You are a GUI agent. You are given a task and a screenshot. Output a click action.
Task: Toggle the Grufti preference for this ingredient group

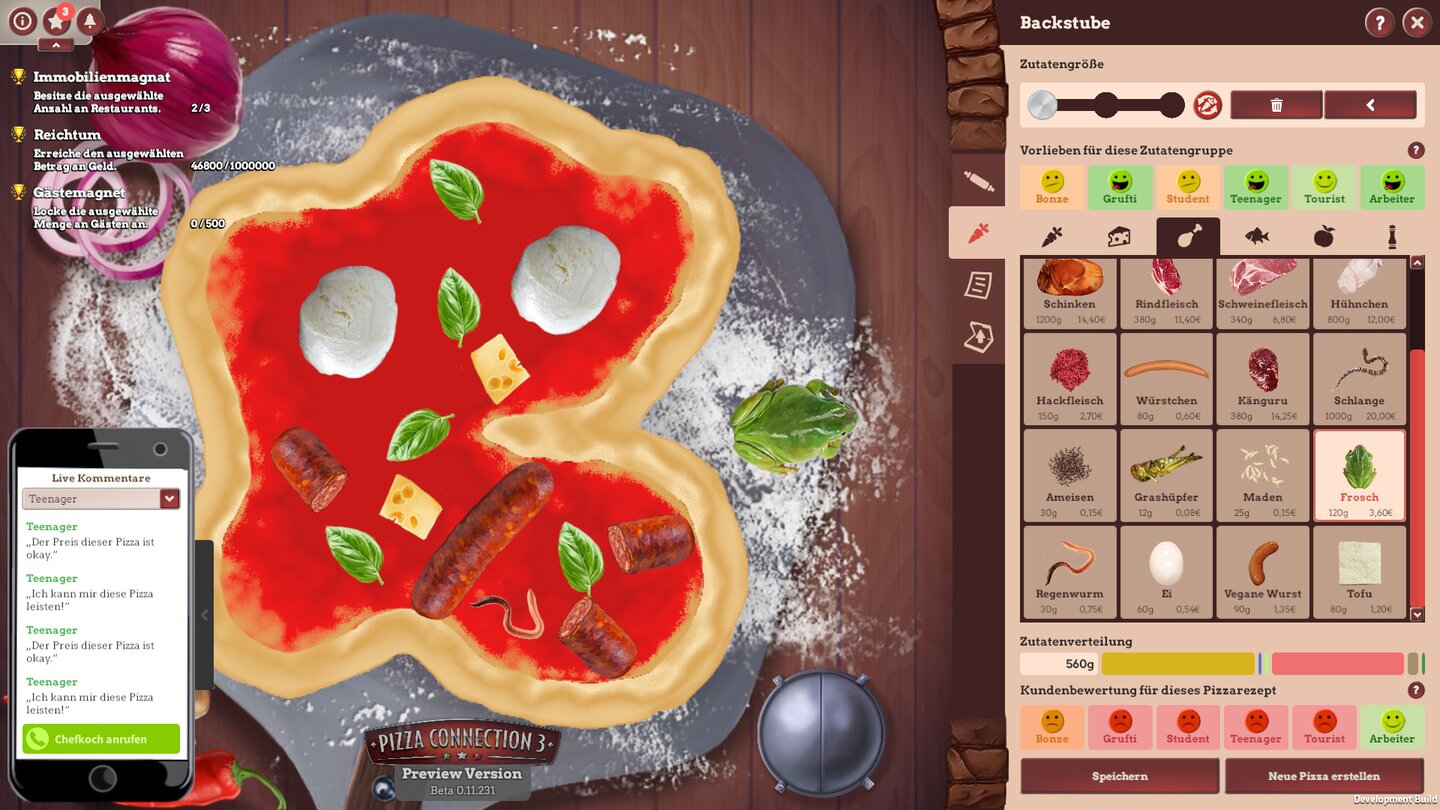(1120, 187)
